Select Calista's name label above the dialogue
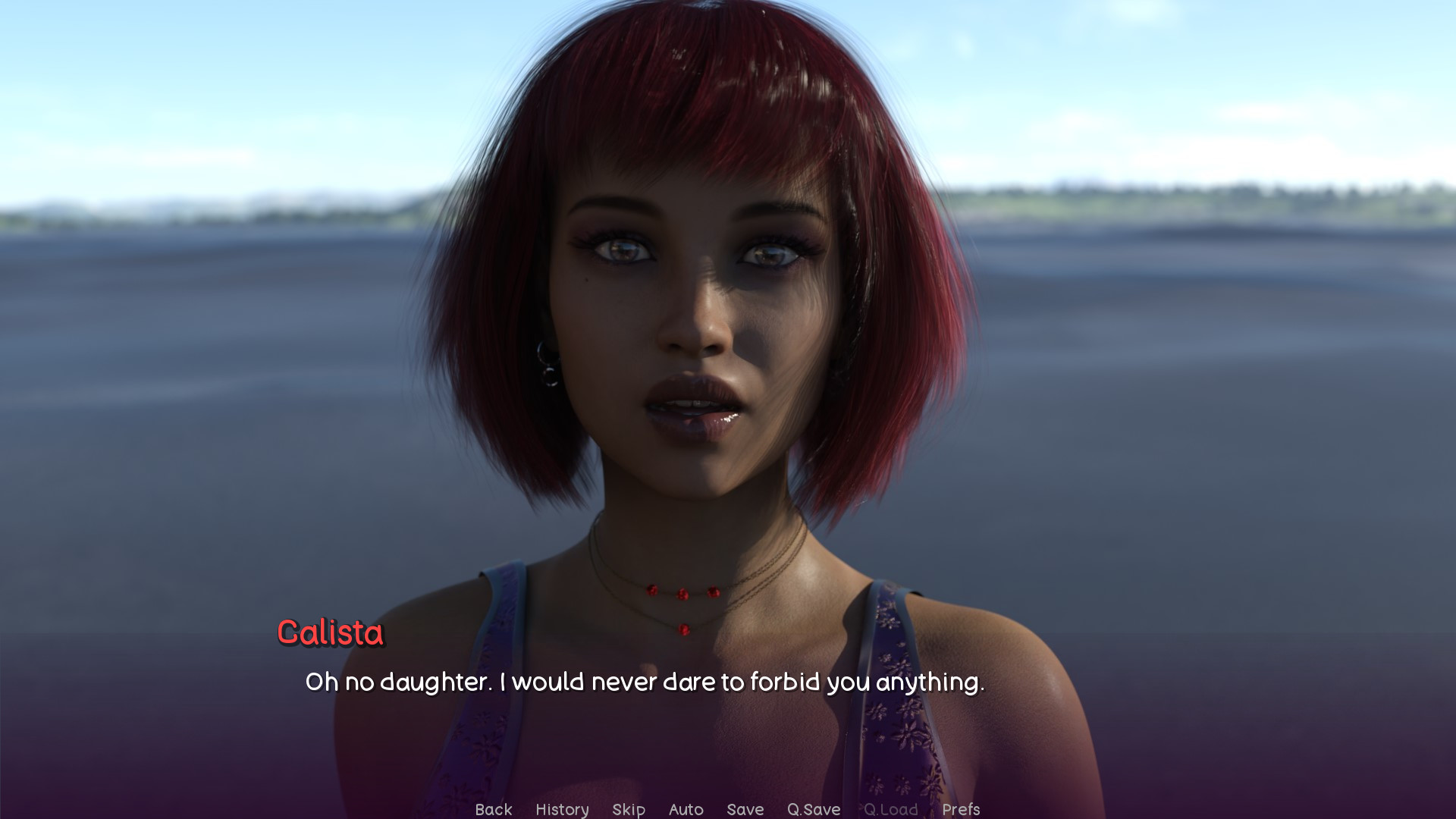 [330, 634]
